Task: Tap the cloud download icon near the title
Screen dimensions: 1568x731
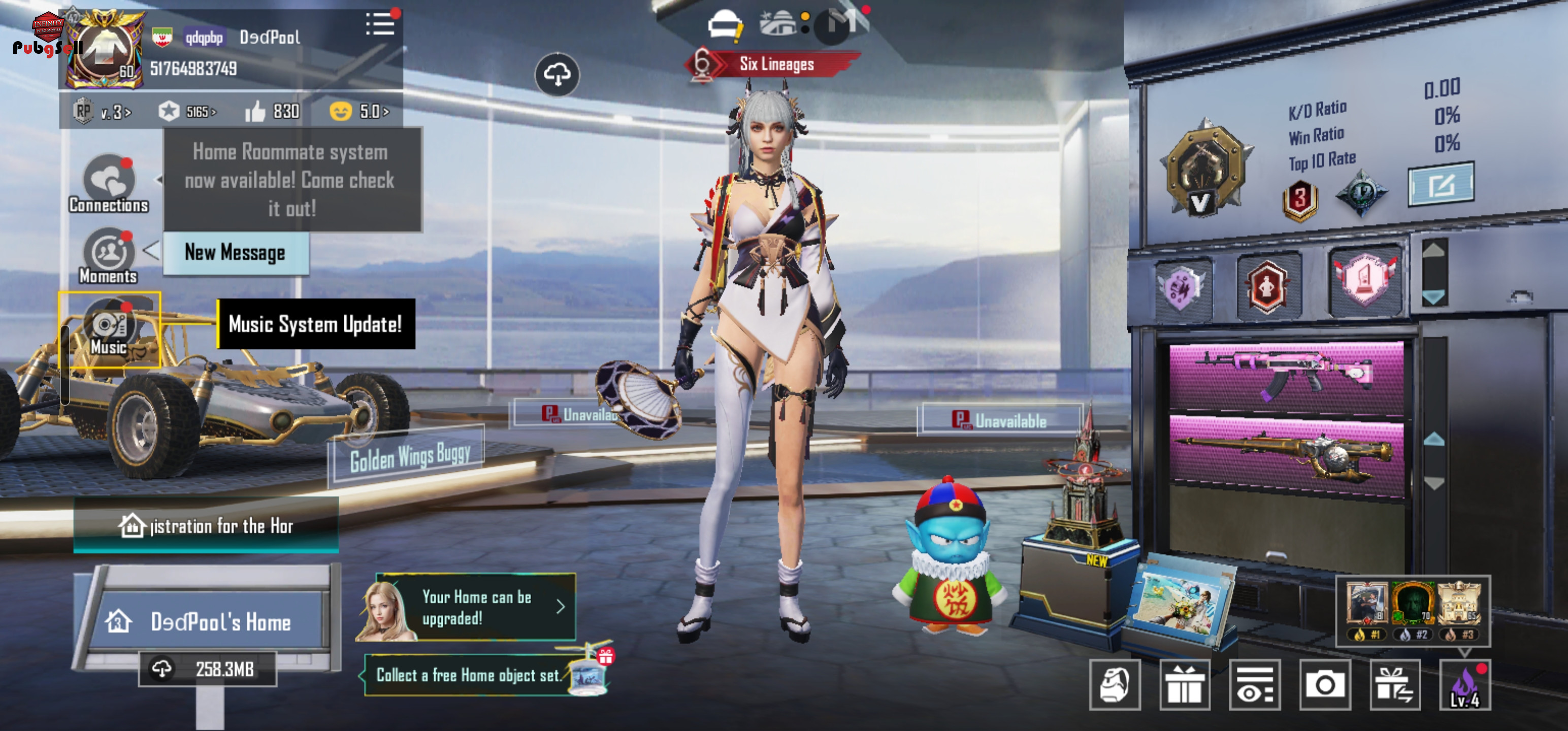Action: pos(557,75)
